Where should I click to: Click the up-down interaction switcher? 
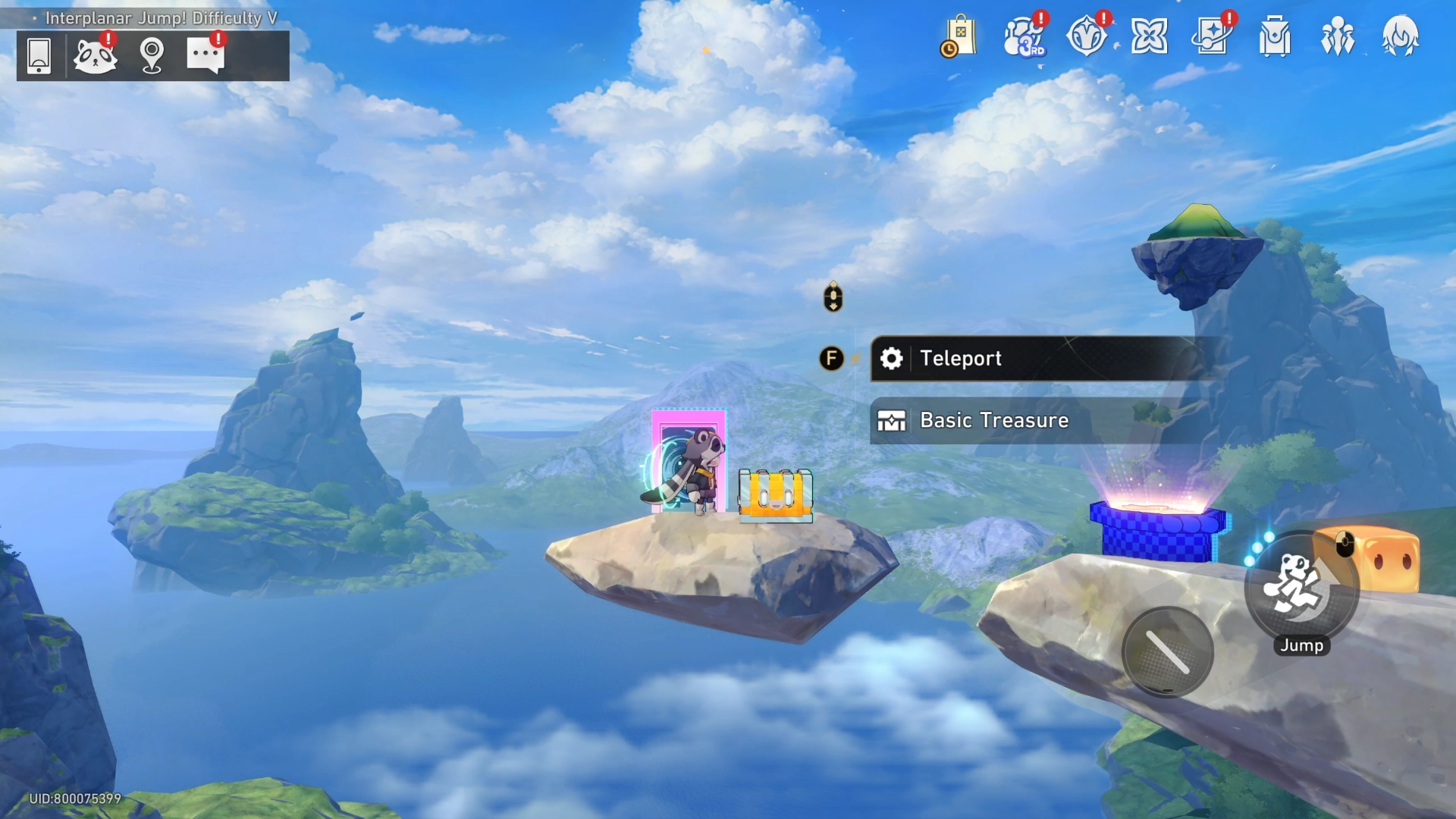pyautogui.click(x=832, y=297)
